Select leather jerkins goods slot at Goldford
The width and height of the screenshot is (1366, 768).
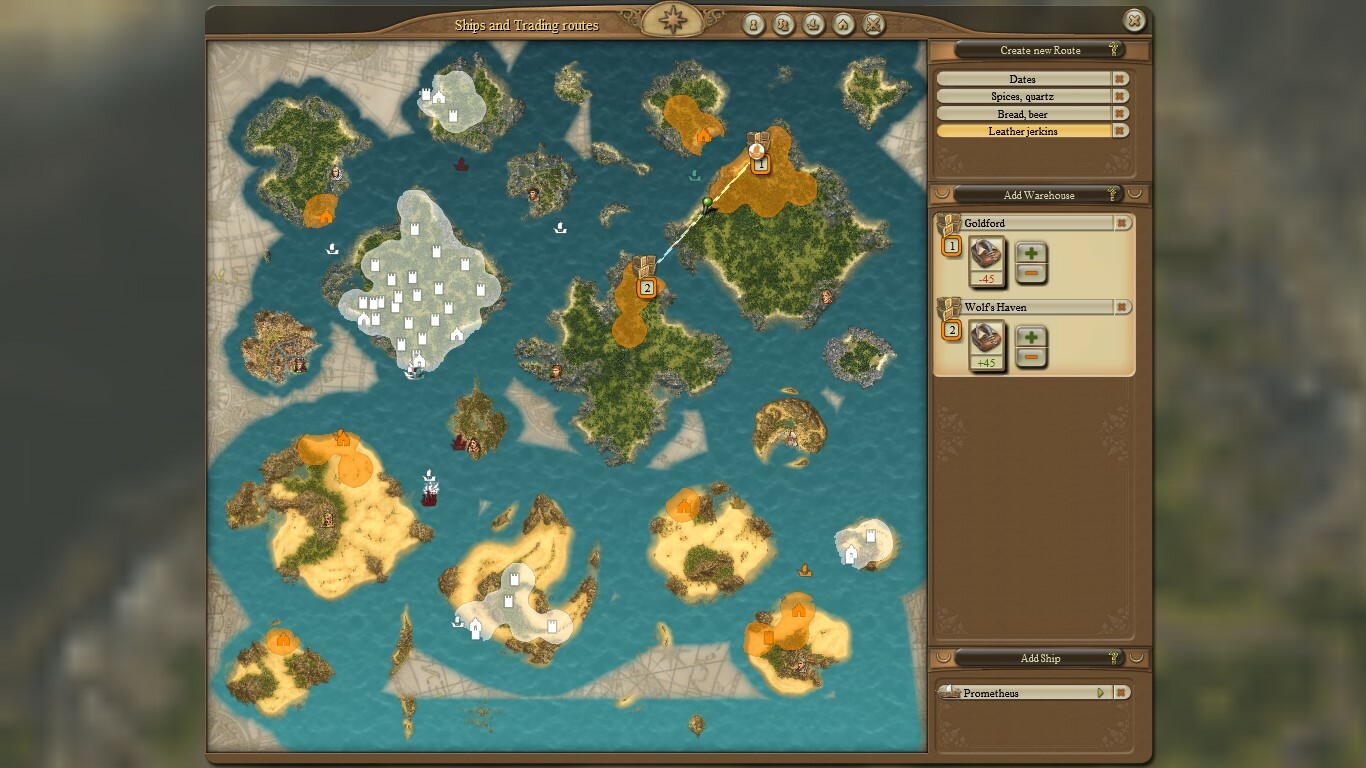point(987,255)
